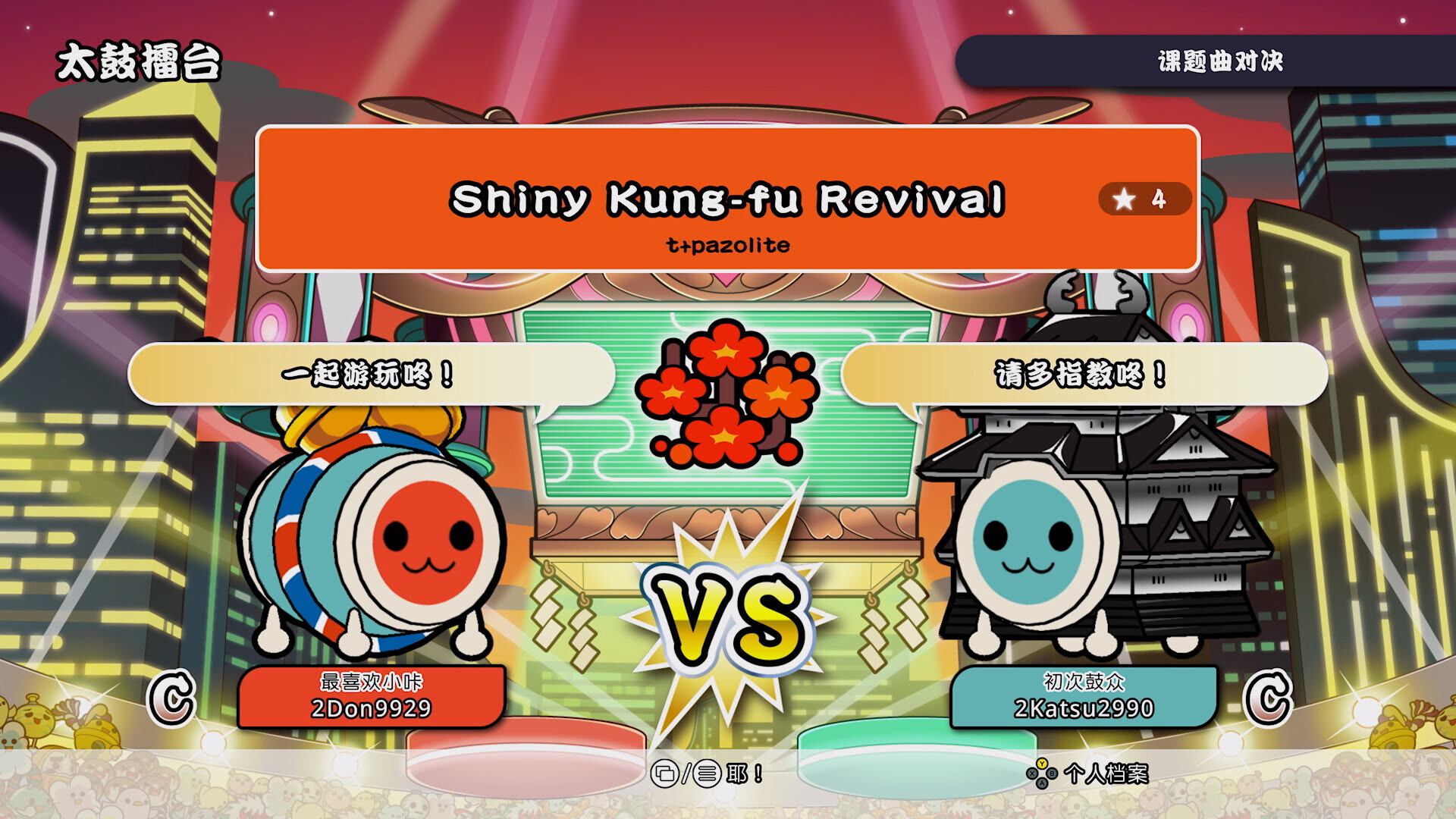Select the 2Katsu2990 player nameplate
Viewport: 1456px width, 819px height.
pos(1086,698)
